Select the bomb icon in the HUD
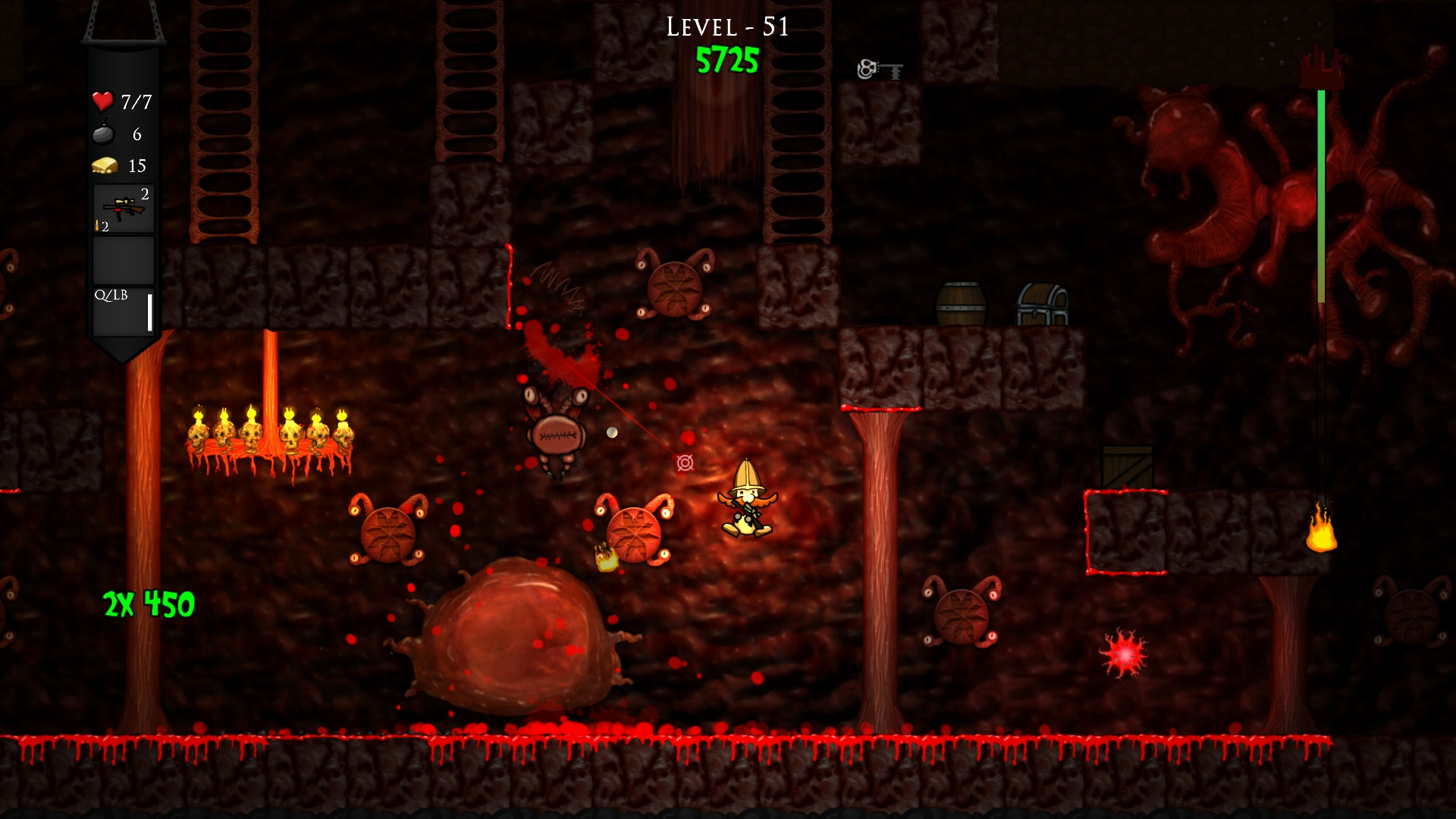This screenshot has height=819, width=1456. tap(104, 135)
